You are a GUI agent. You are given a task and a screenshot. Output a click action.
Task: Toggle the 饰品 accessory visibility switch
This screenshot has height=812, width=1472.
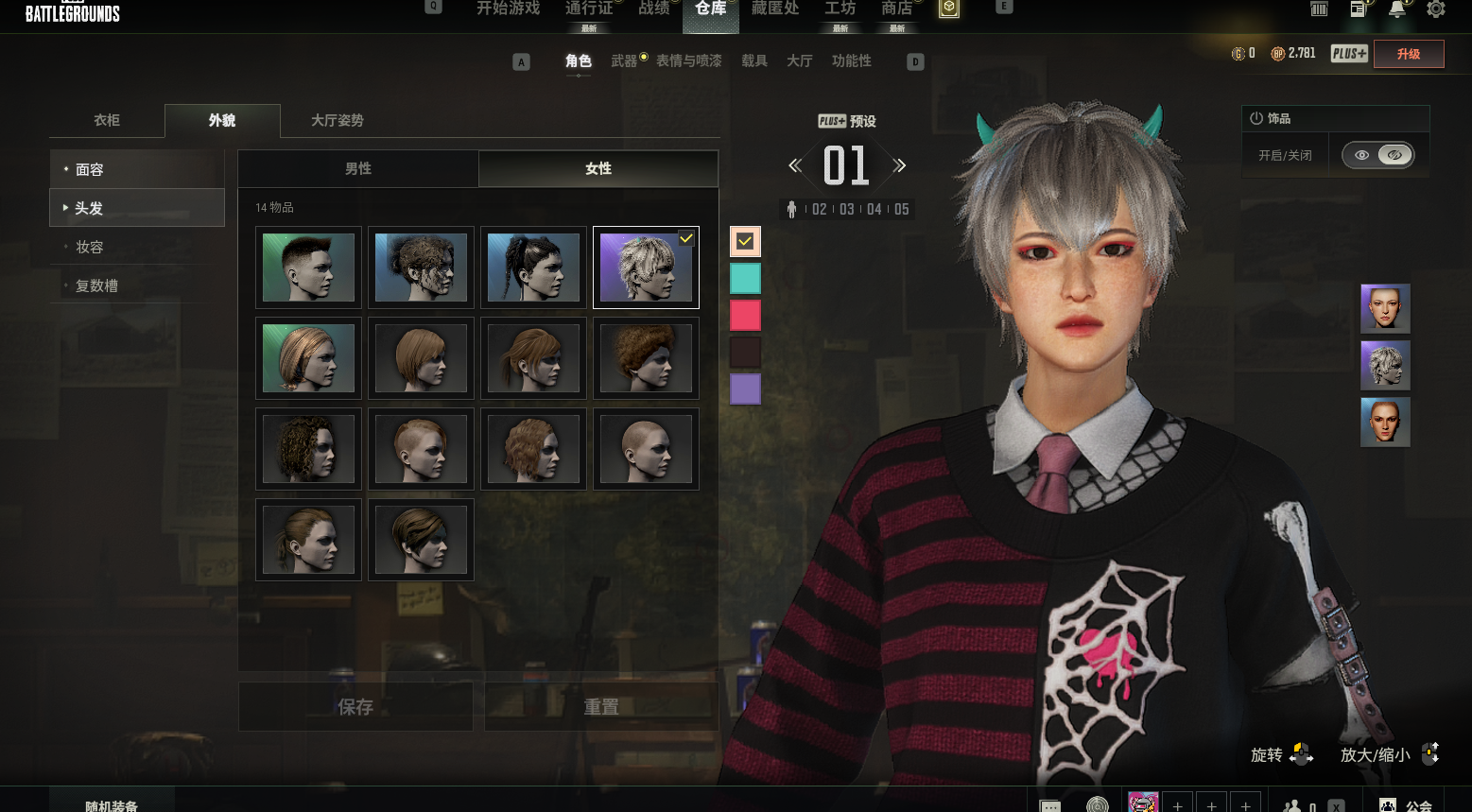1378,155
